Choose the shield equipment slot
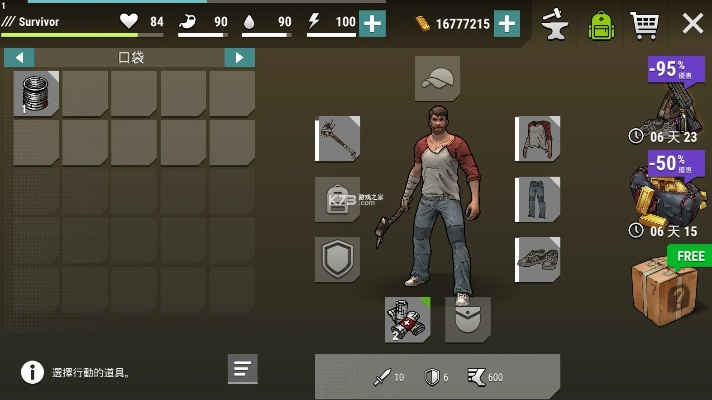 pos(338,260)
